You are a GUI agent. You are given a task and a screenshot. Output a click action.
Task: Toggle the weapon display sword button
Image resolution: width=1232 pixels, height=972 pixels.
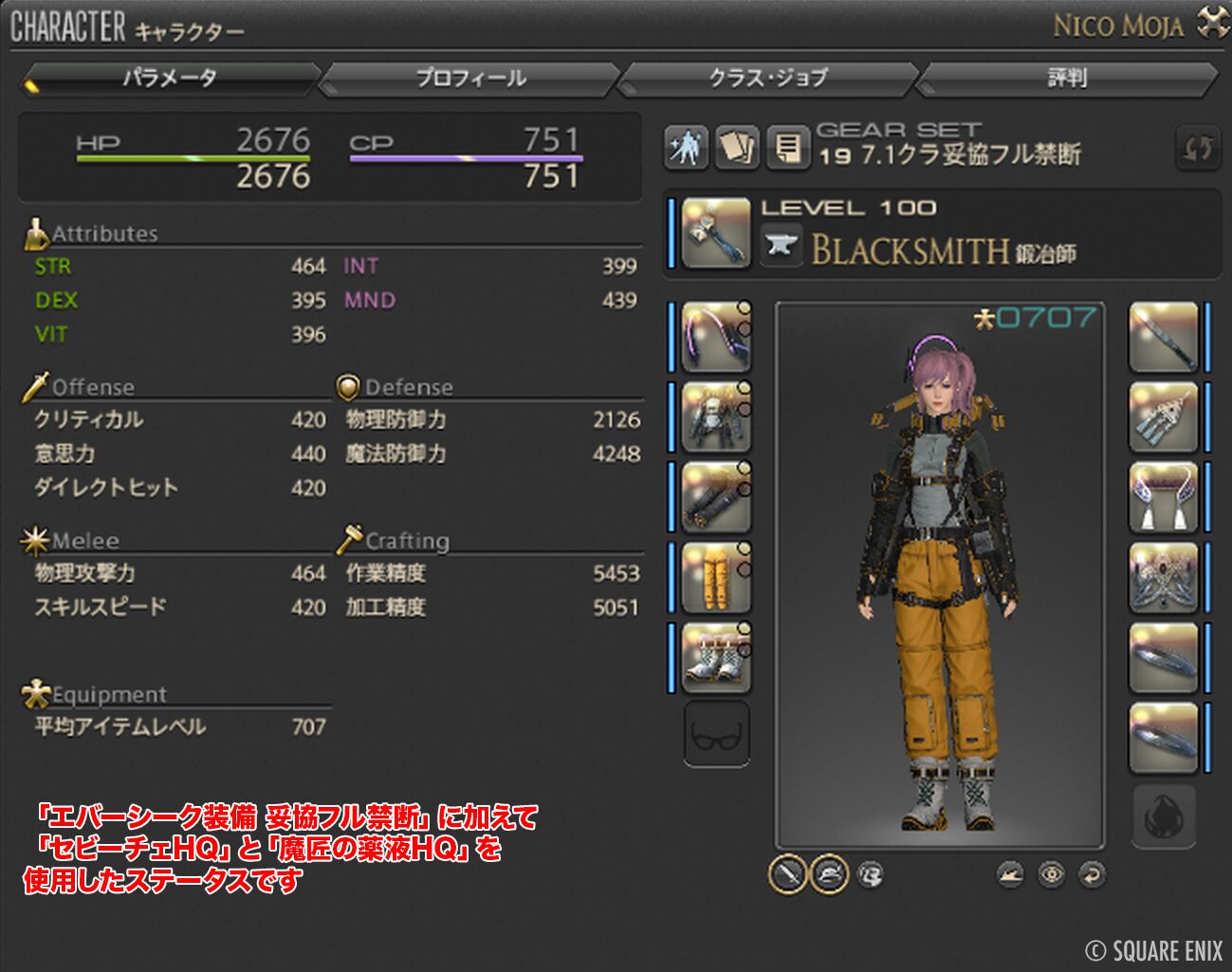click(x=787, y=873)
